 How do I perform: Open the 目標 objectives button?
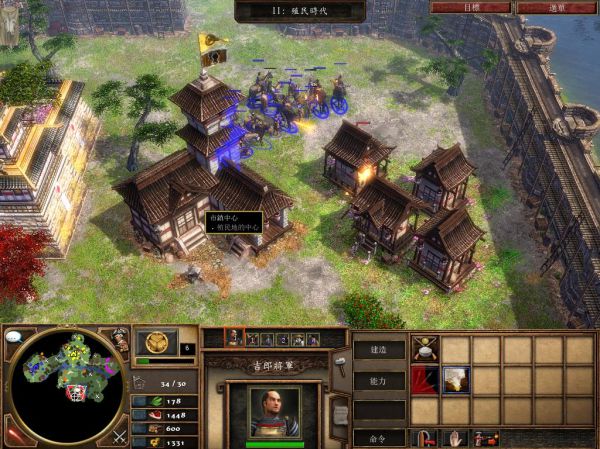469,6
